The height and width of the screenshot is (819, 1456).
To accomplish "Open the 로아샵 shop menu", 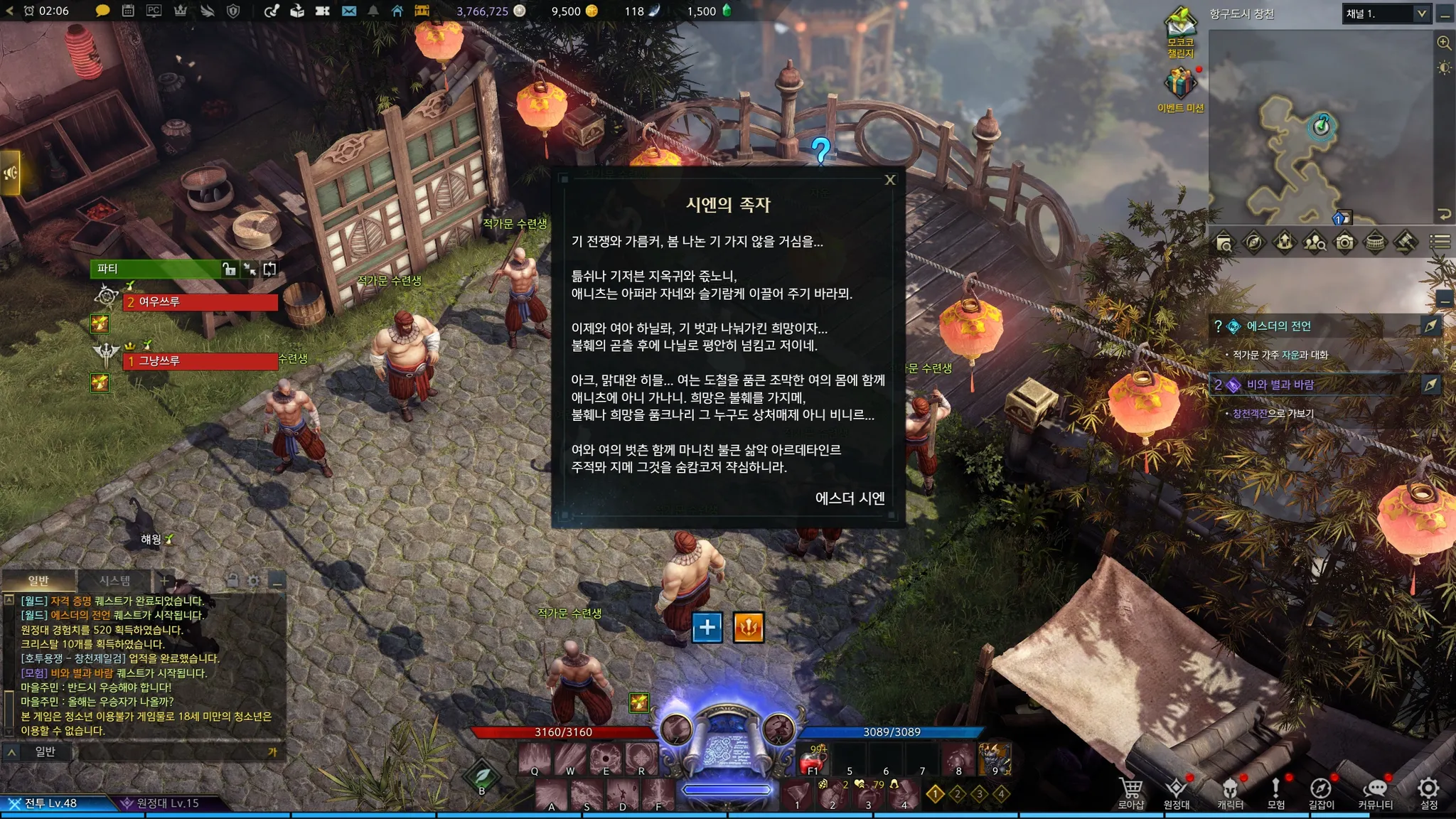I will coord(1130,792).
